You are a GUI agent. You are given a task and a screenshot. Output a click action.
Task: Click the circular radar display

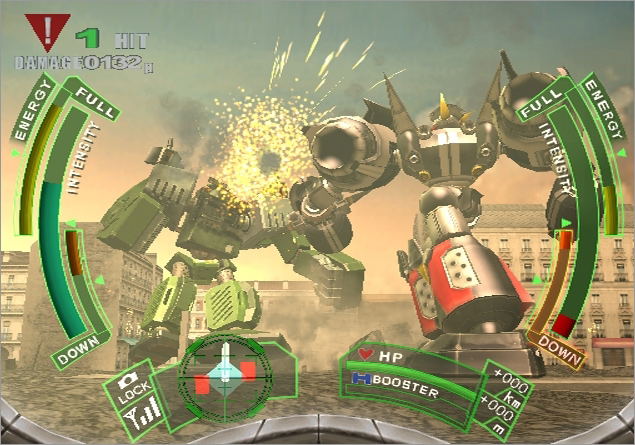tap(226, 377)
